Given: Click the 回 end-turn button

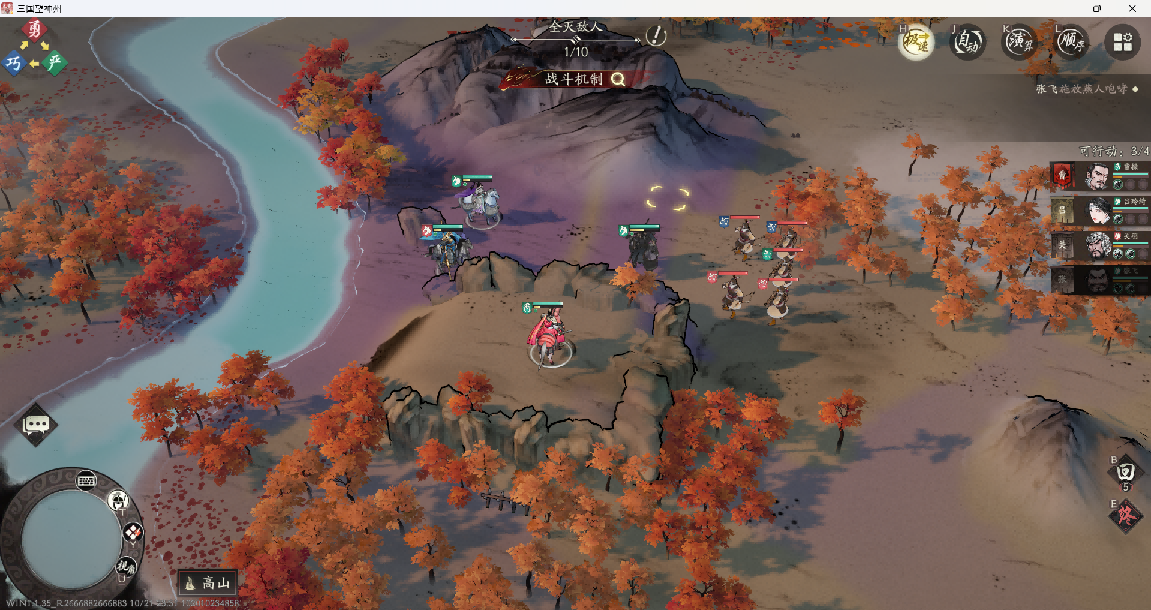Looking at the screenshot, I should point(1125,470).
